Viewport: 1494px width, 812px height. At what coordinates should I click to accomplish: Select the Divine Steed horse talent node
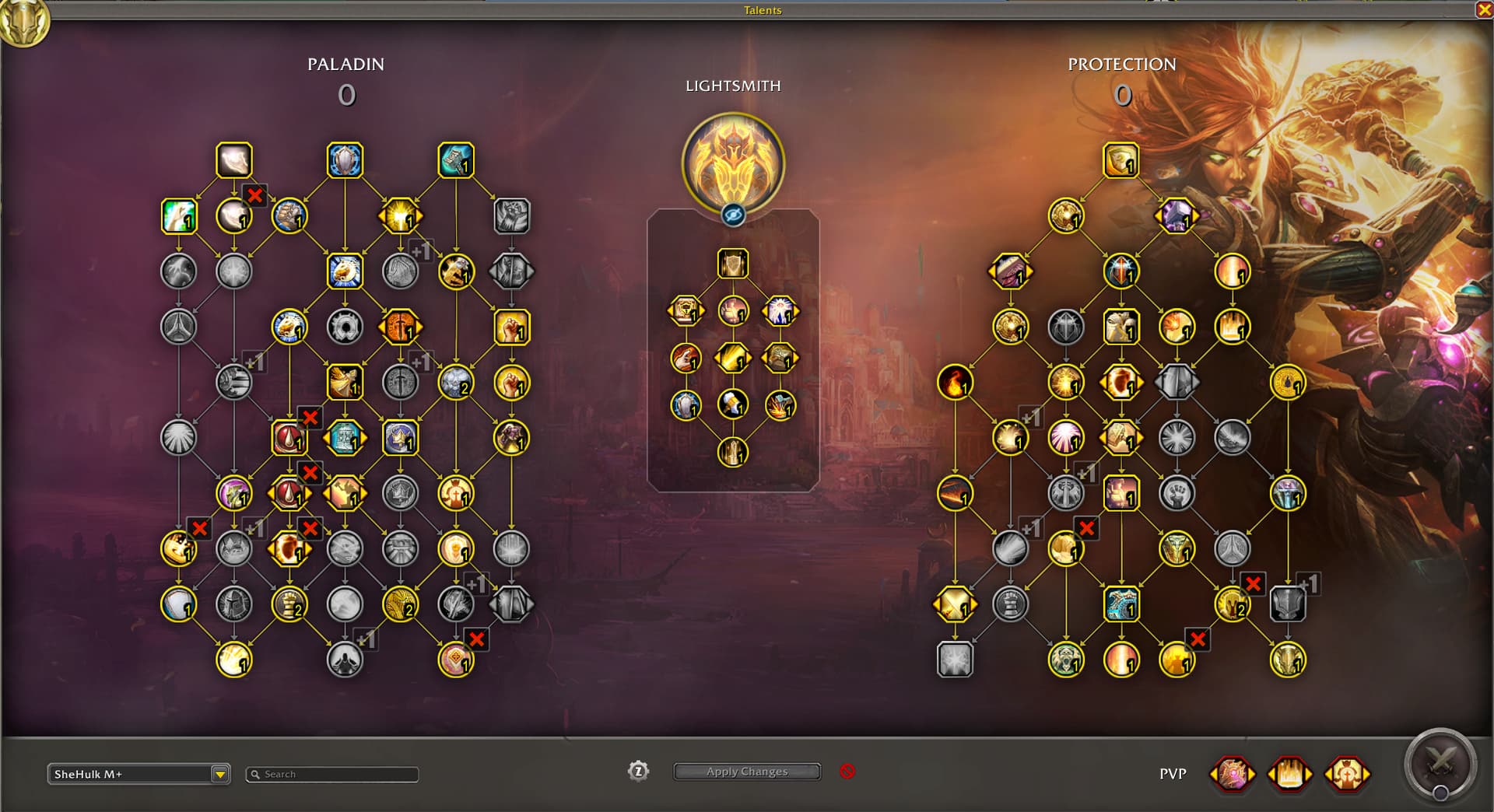345,271
